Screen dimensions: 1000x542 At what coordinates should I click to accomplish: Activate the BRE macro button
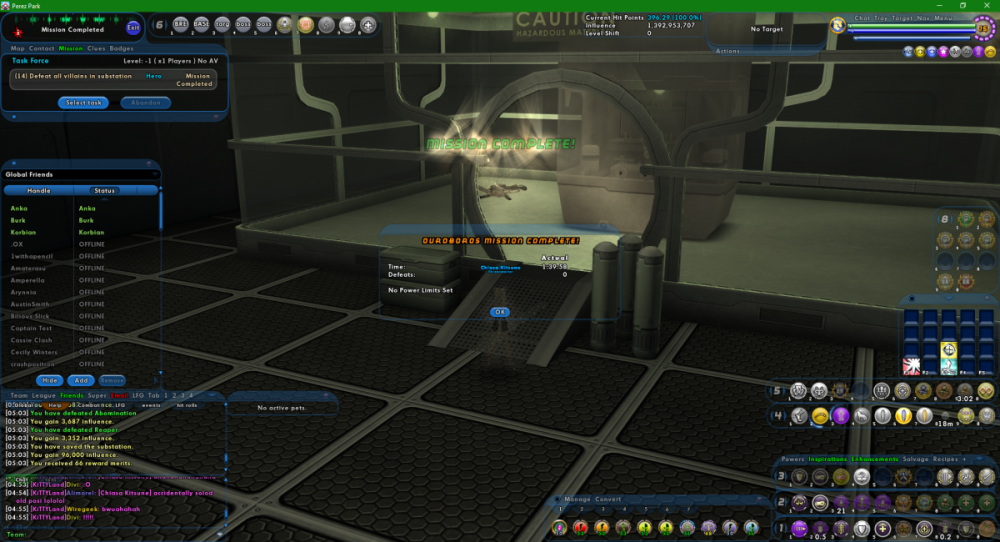pyautogui.click(x=181, y=24)
